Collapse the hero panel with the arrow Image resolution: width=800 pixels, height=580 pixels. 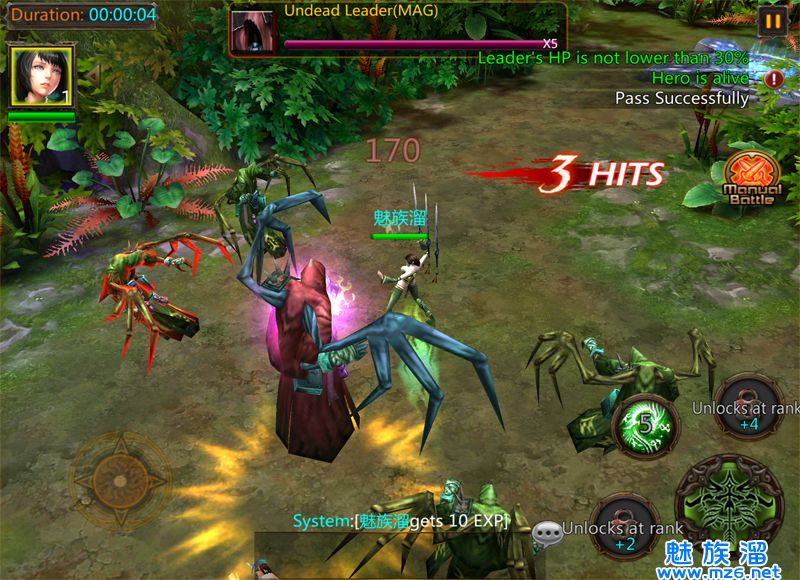[x=92, y=75]
